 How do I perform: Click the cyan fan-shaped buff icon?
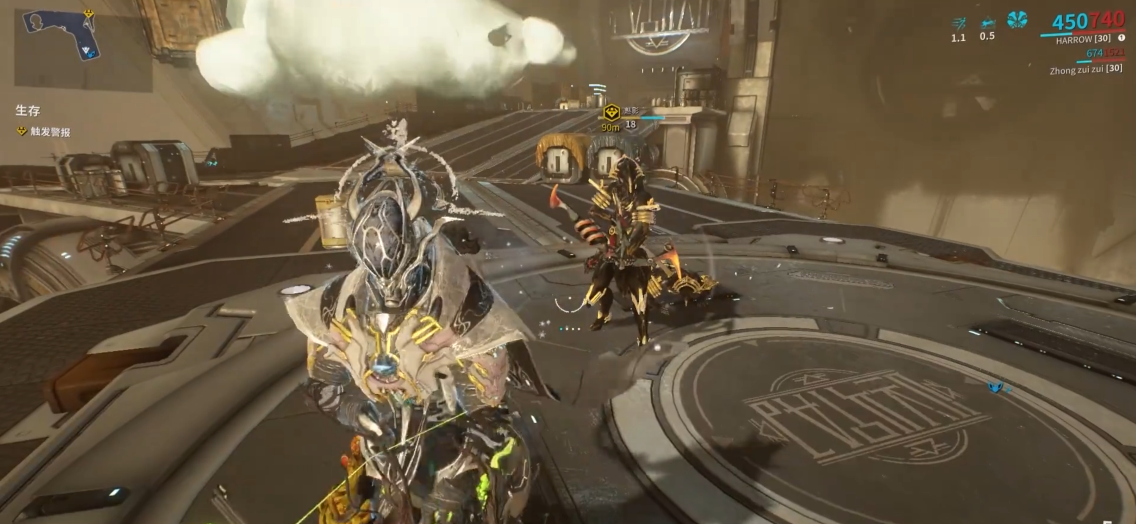click(x=1017, y=20)
